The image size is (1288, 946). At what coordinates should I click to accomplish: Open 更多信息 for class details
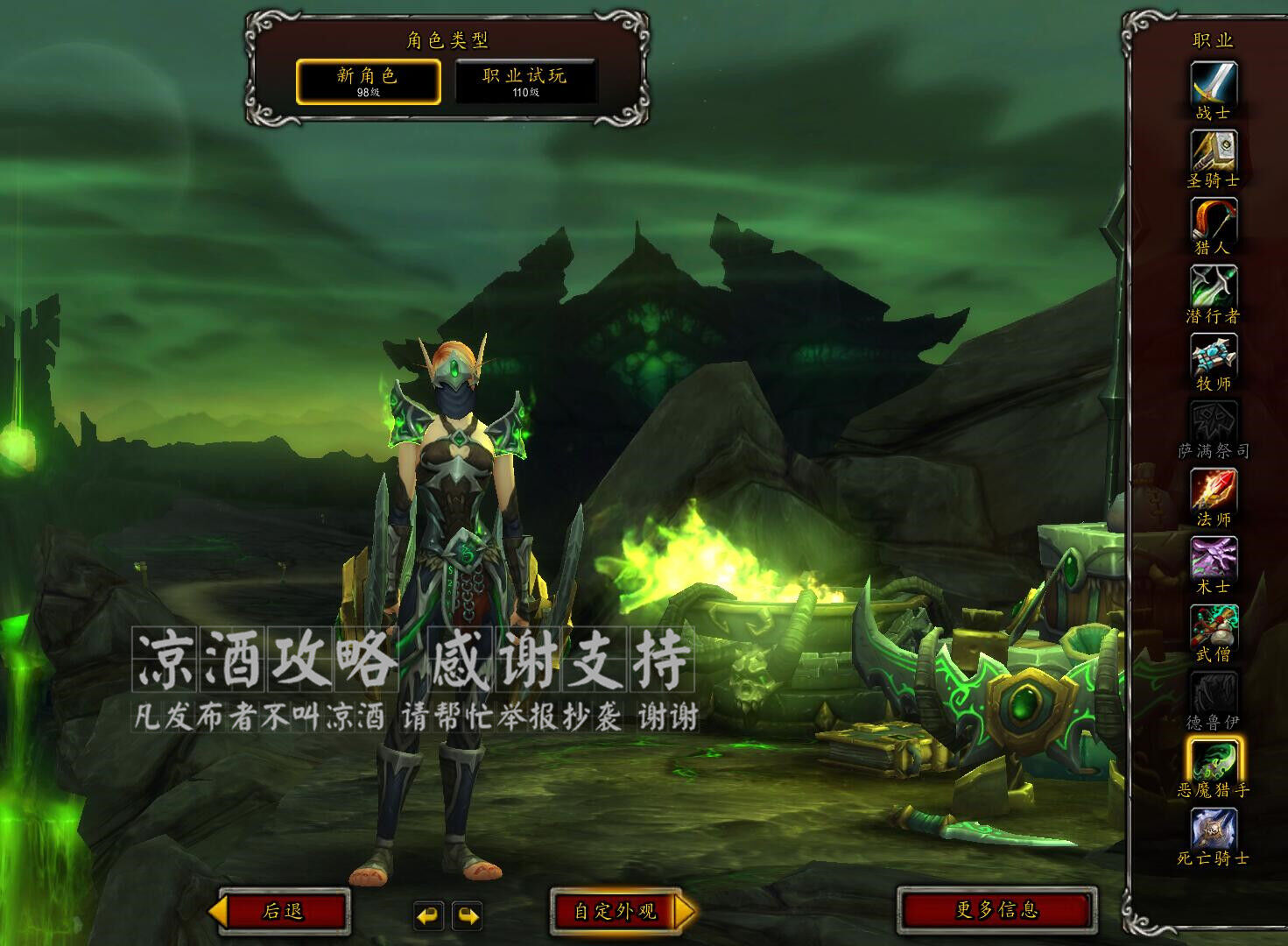click(996, 911)
